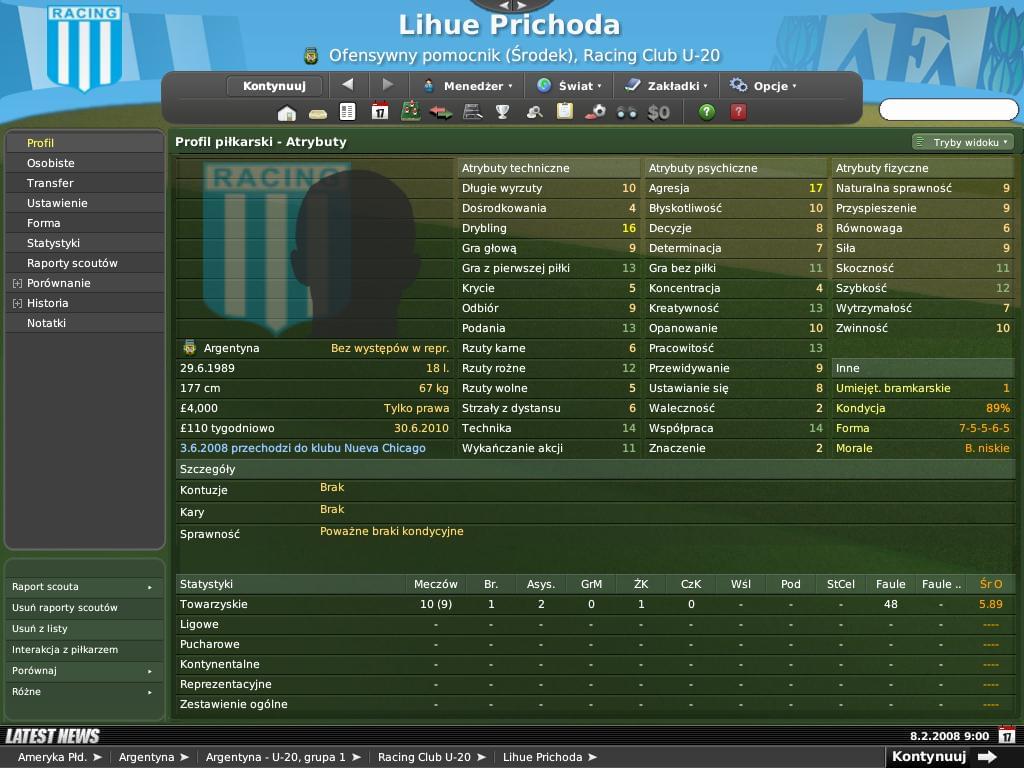The width and height of the screenshot is (1024, 768).
Task: Open the Zakładki bookmarks menu
Action: point(666,86)
